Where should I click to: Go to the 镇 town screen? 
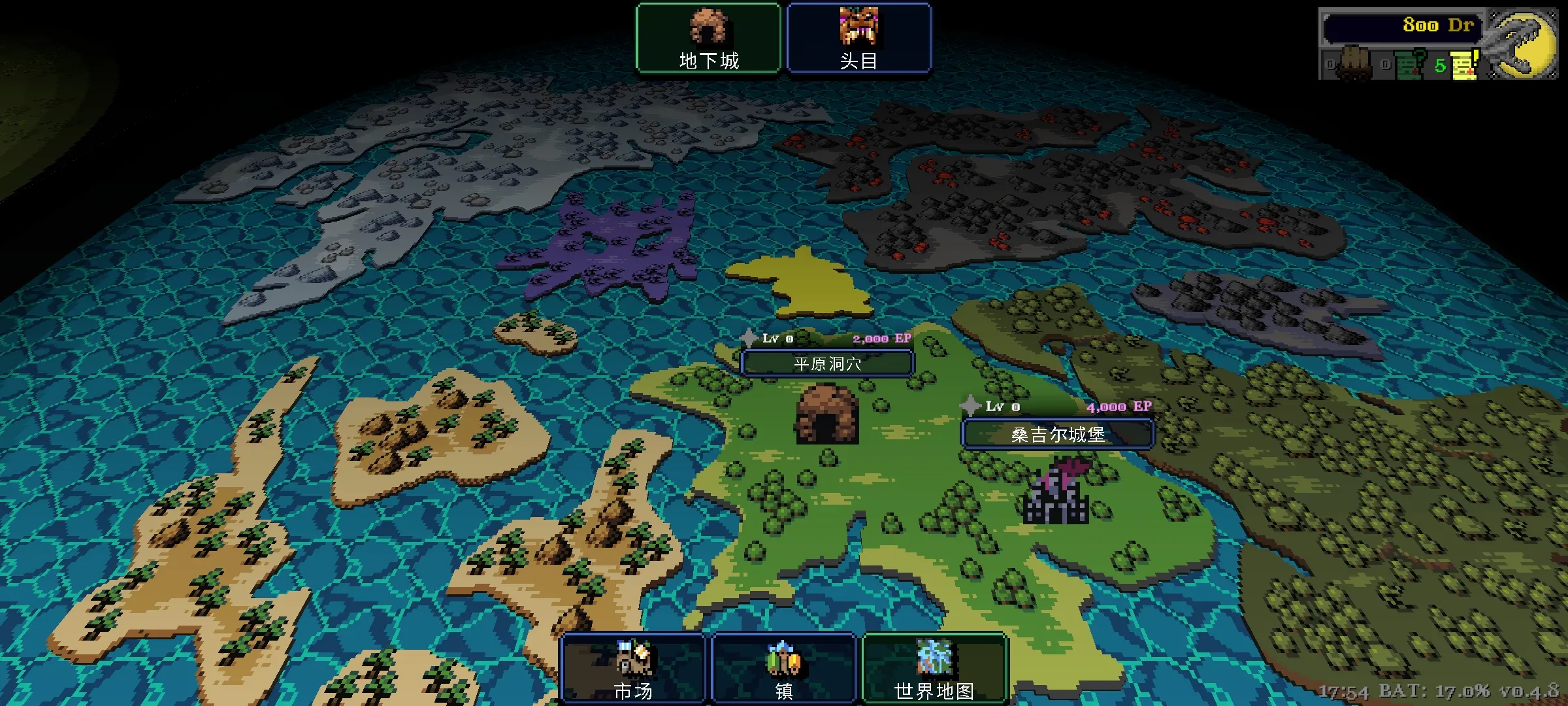[783, 668]
